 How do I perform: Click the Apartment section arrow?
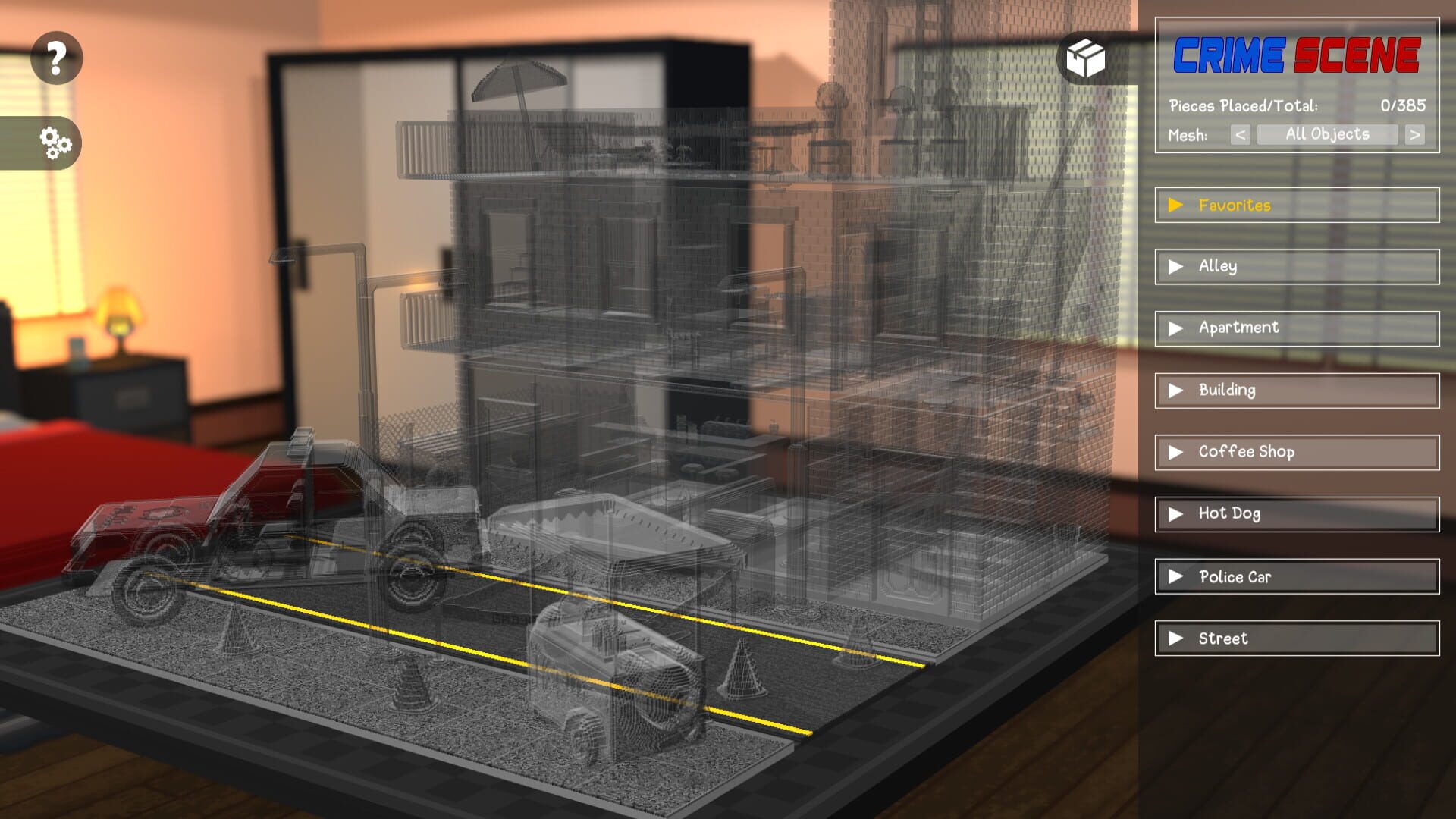[1176, 328]
